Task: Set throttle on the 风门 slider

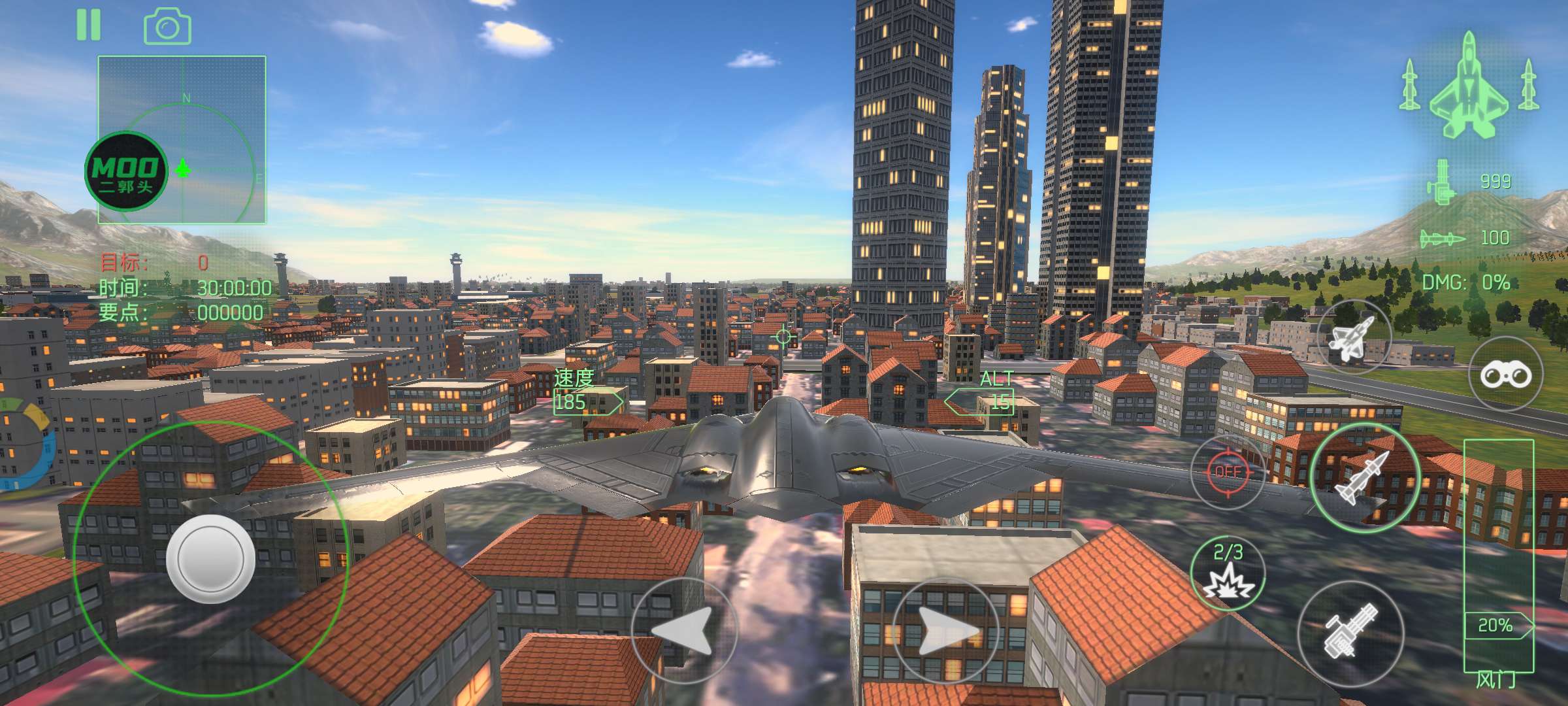Action: 1497,556
